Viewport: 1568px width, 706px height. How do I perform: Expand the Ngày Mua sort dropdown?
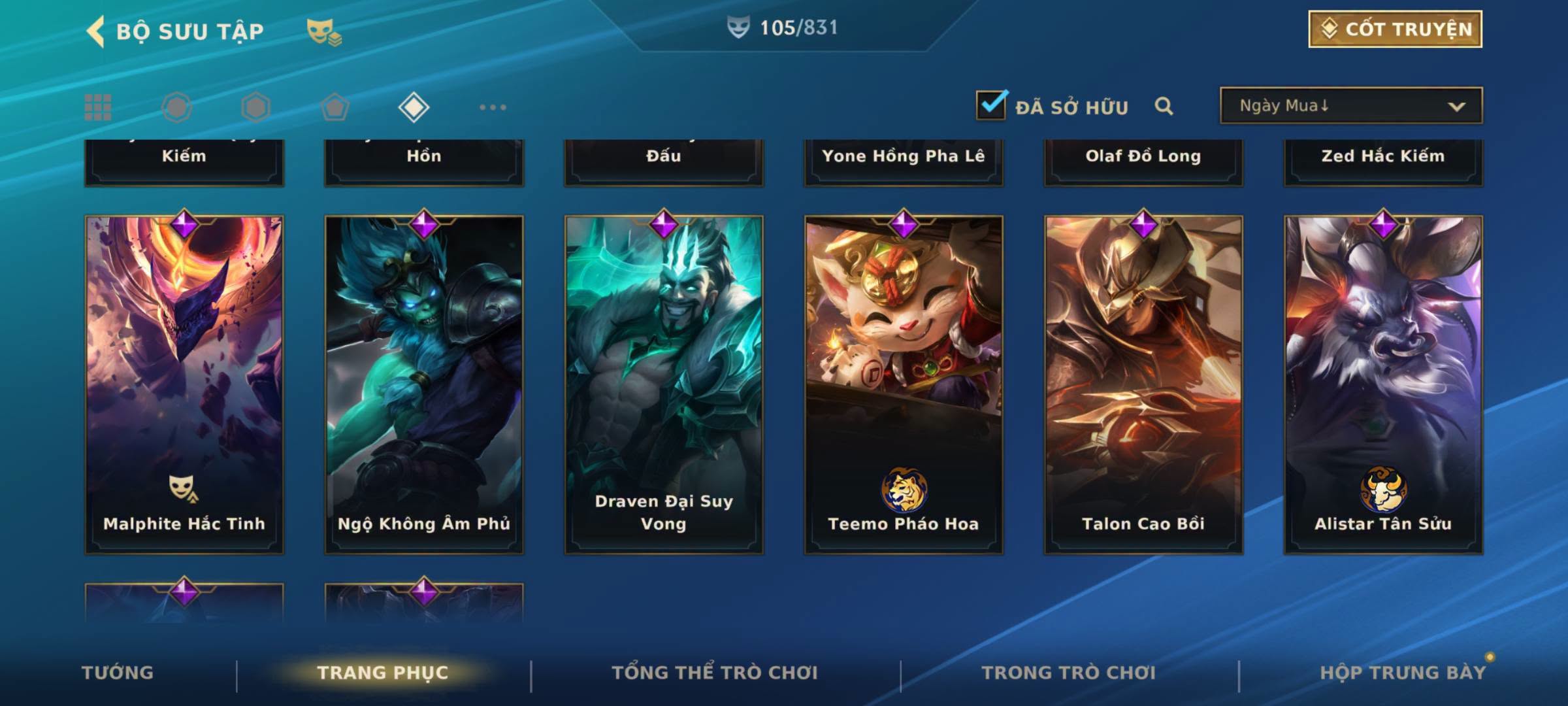1350,106
